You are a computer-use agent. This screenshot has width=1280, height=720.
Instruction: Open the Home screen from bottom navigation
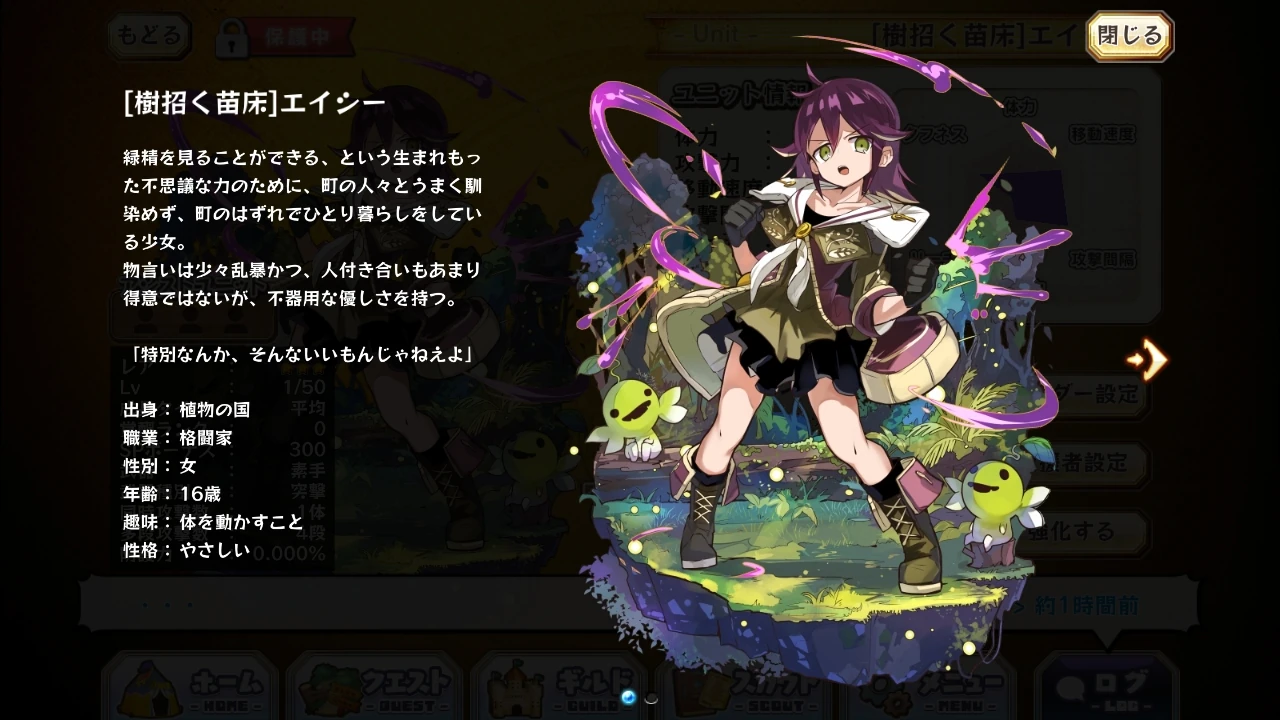(x=190, y=690)
